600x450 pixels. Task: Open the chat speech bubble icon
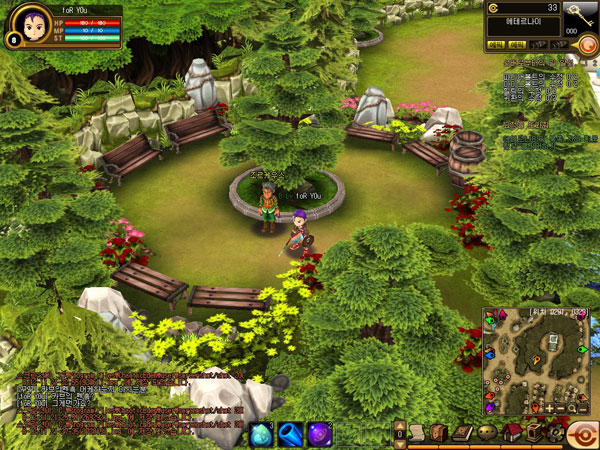(x=489, y=433)
